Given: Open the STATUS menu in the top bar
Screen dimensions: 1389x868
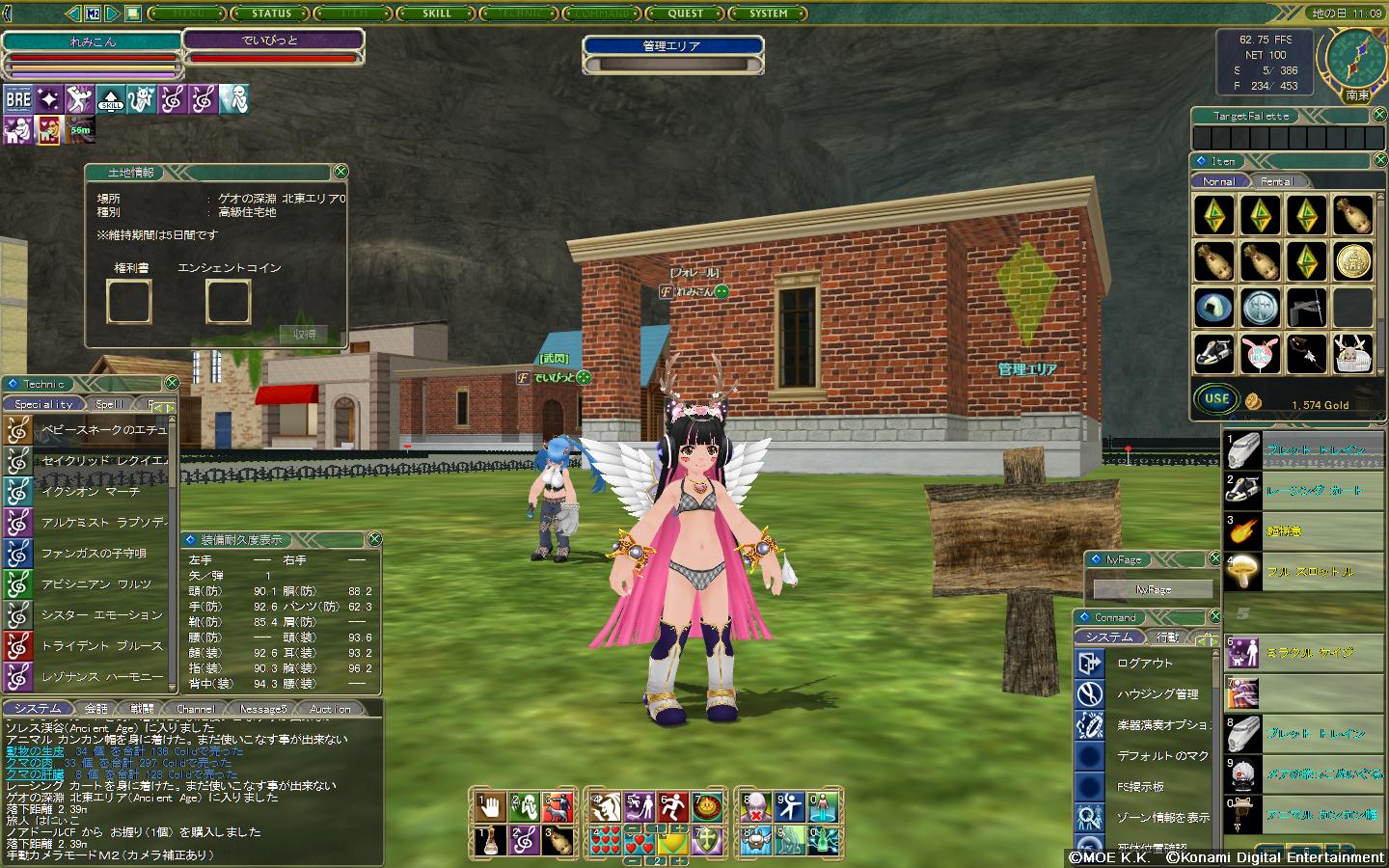Looking at the screenshot, I should click(x=271, y=14).
